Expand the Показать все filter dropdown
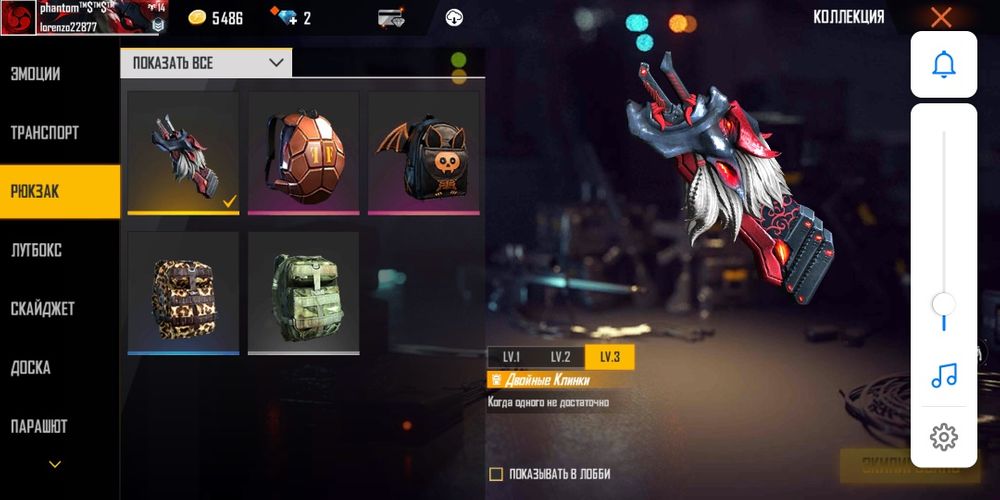Screen dimensions: 1000x500 tap(206, 63)
